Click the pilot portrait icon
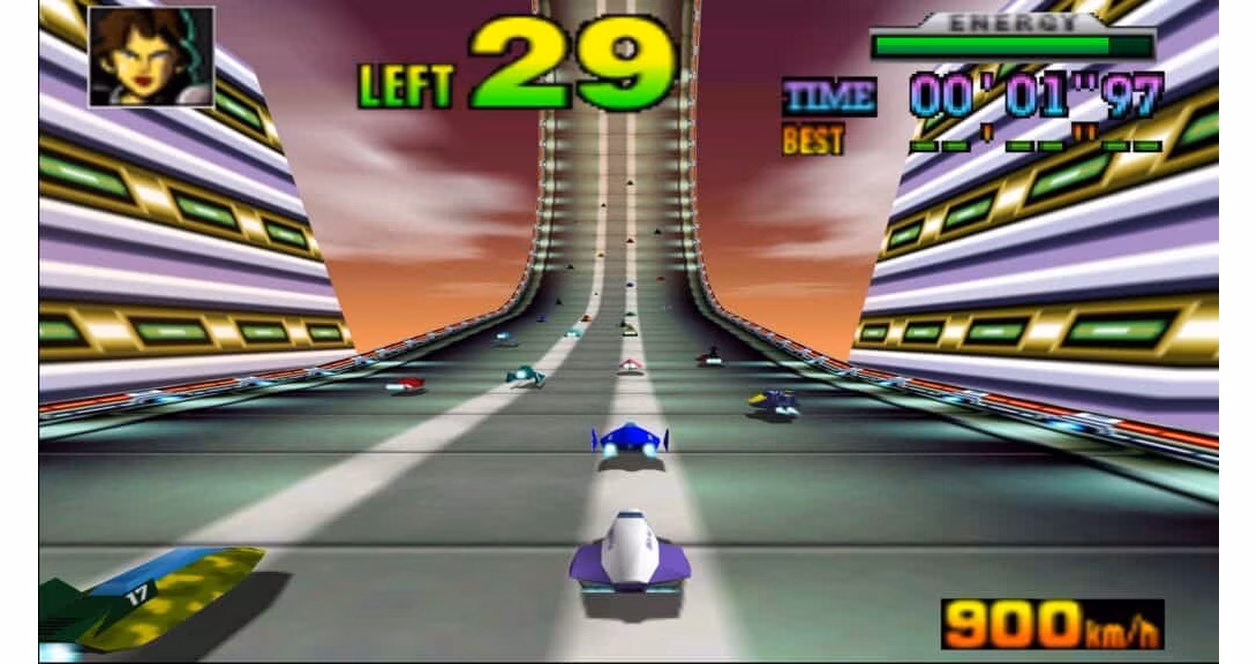This screenshot has width=1256, height=664. 151,56
